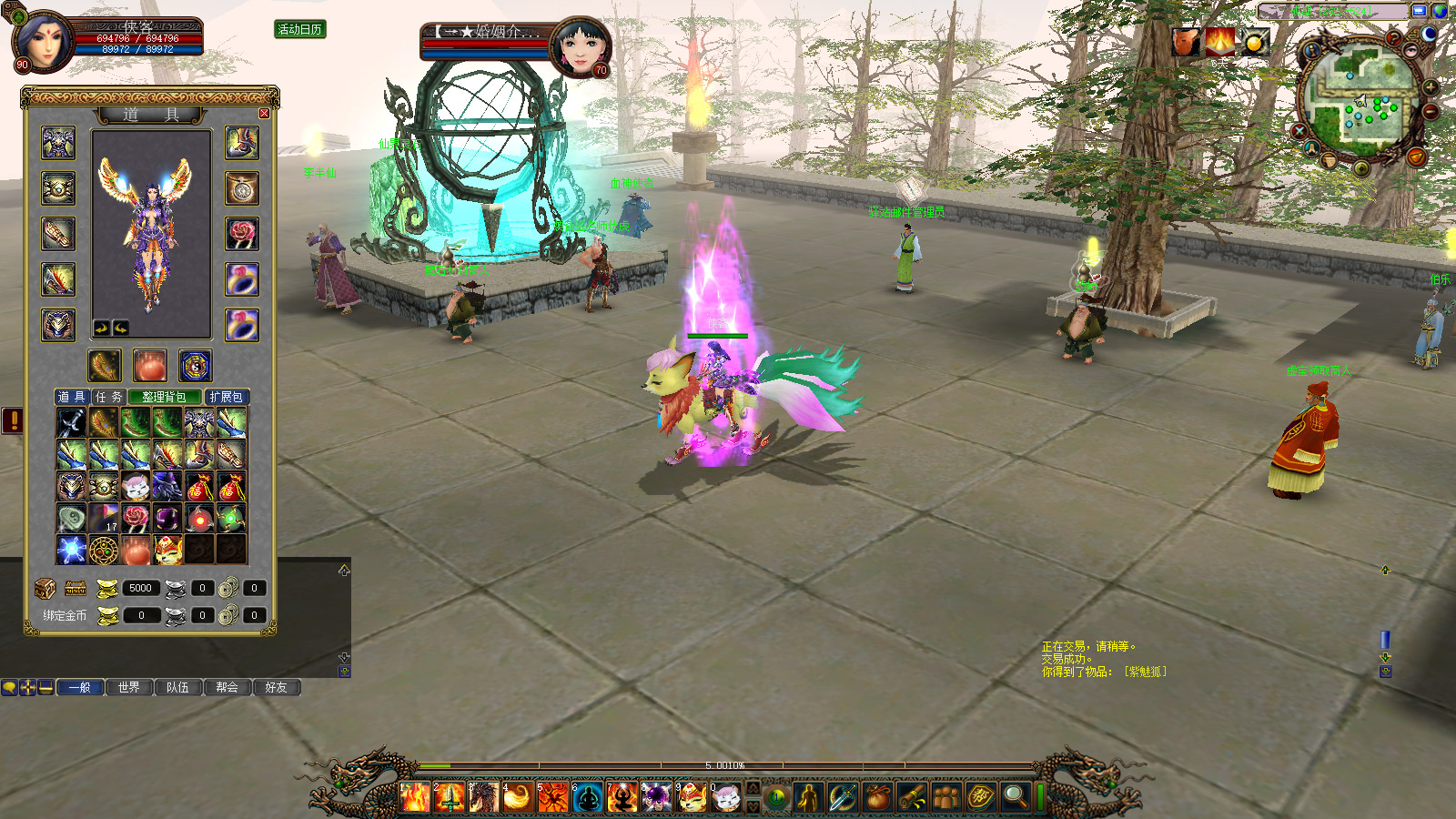Activate the flame skill in hotbar slot 1

pyautogui.click(x=415, y=797)
